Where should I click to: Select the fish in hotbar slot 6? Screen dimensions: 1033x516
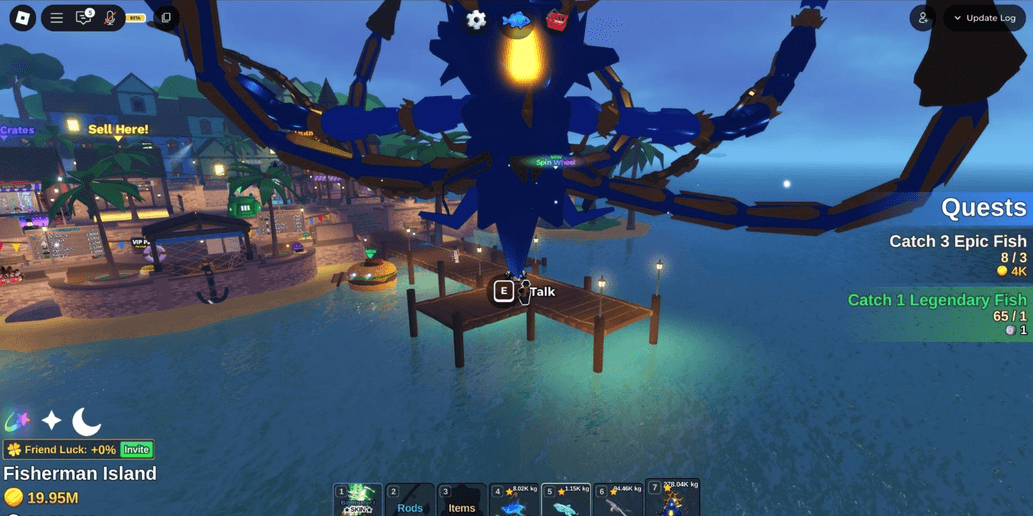[x=618, y=500]
